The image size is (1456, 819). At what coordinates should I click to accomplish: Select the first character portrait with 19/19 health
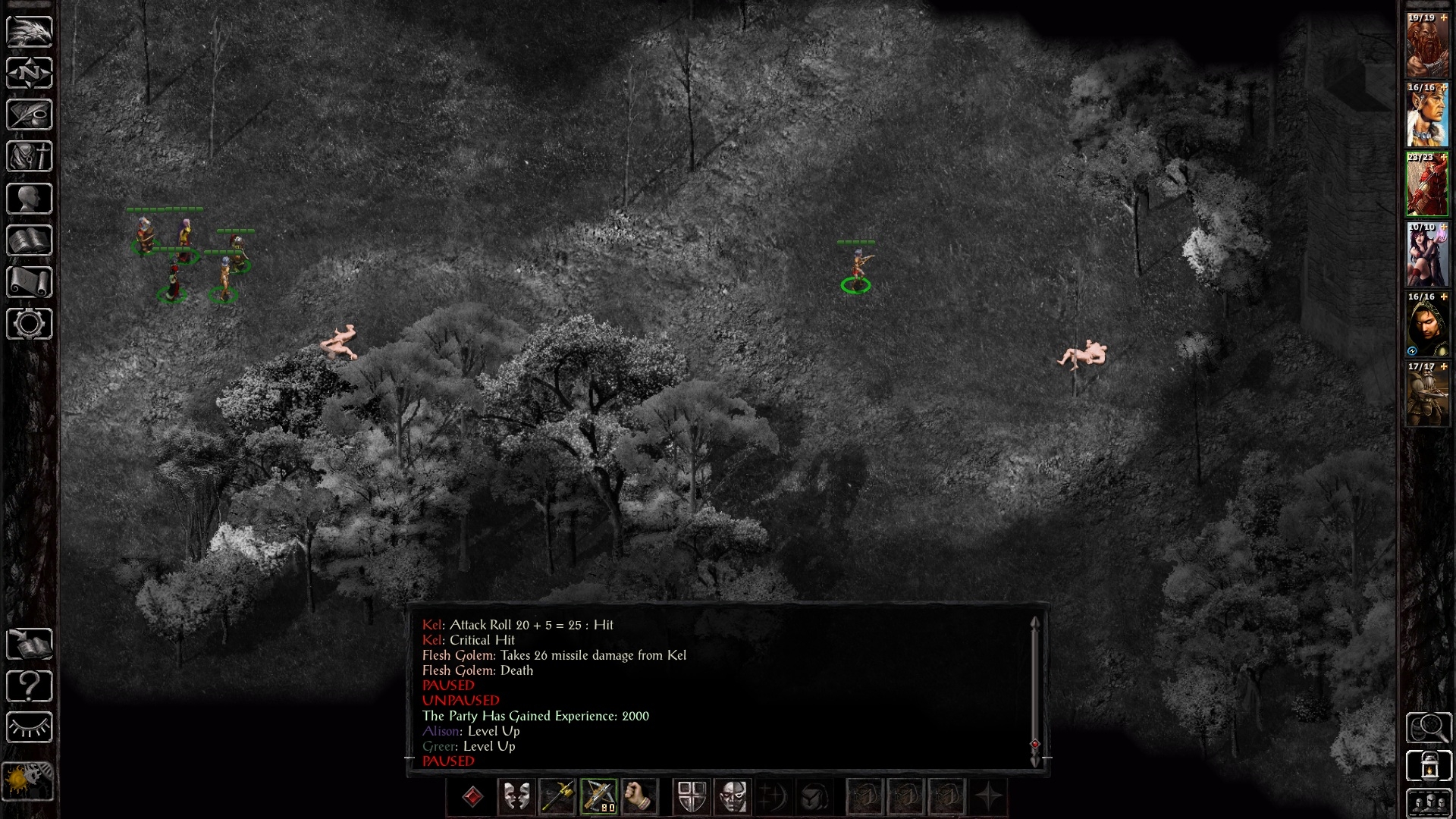click(x=1427, y=45)
